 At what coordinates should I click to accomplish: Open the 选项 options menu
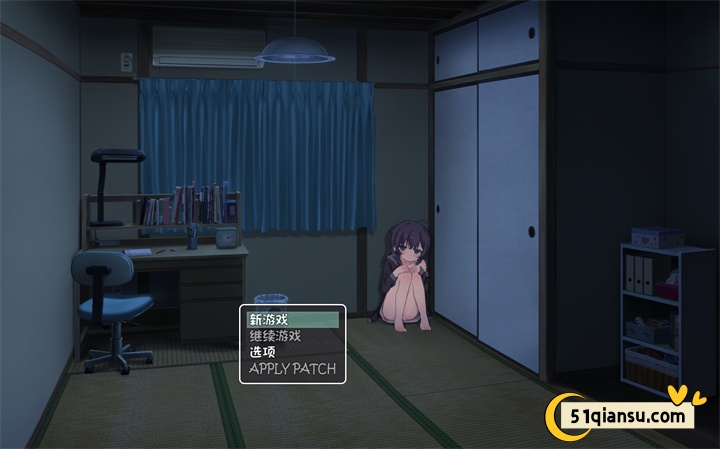click(x=292, y=352)
